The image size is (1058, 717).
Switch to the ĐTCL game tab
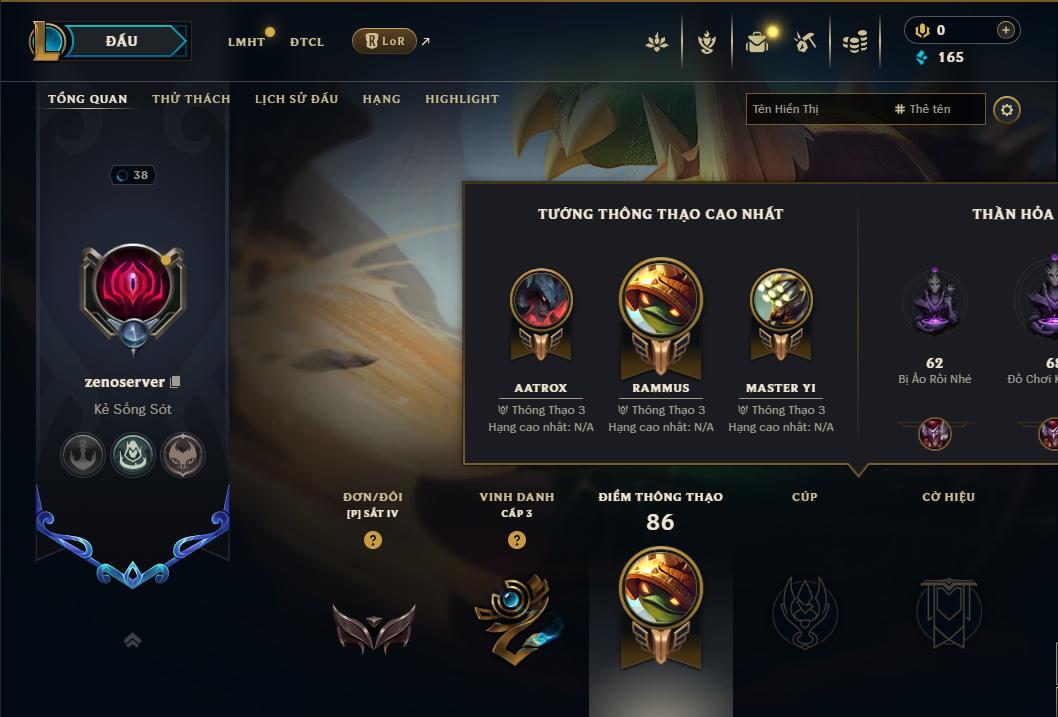[x=307, y=42]
